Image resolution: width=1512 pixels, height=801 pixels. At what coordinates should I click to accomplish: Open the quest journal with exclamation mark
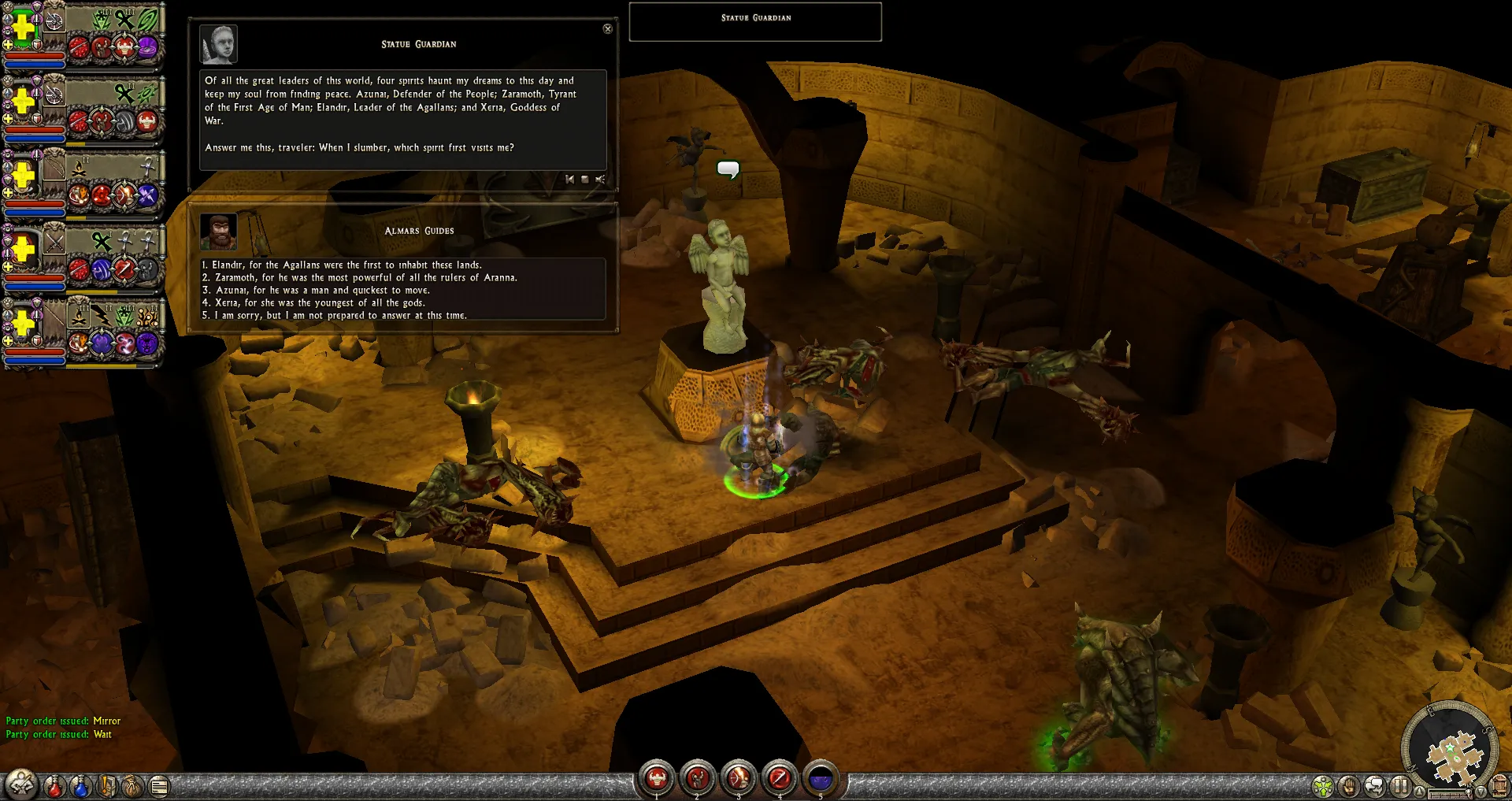(107, 786)
